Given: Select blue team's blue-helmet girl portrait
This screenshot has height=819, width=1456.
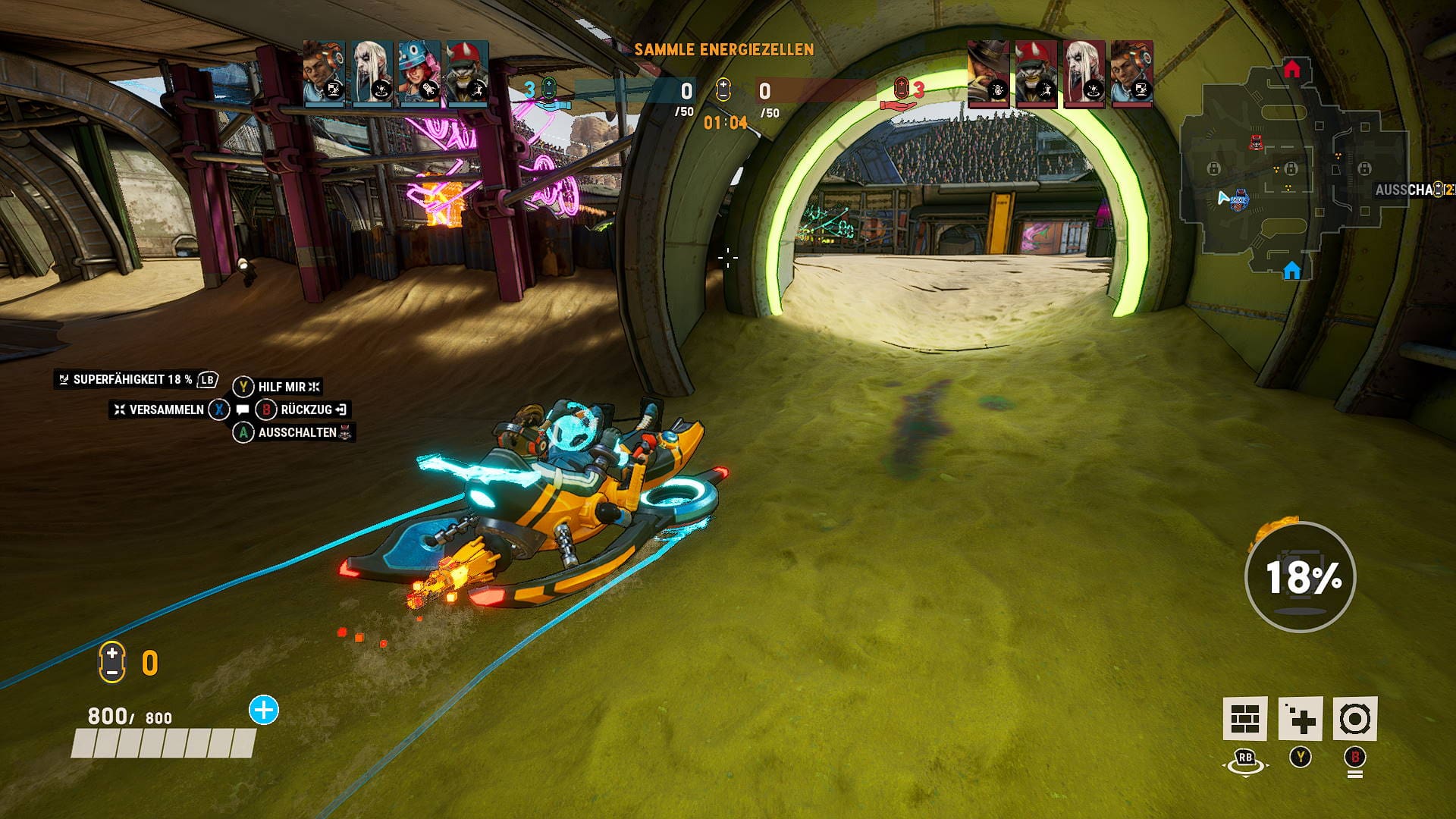Looking at the screenshot, I should [419, 72].
